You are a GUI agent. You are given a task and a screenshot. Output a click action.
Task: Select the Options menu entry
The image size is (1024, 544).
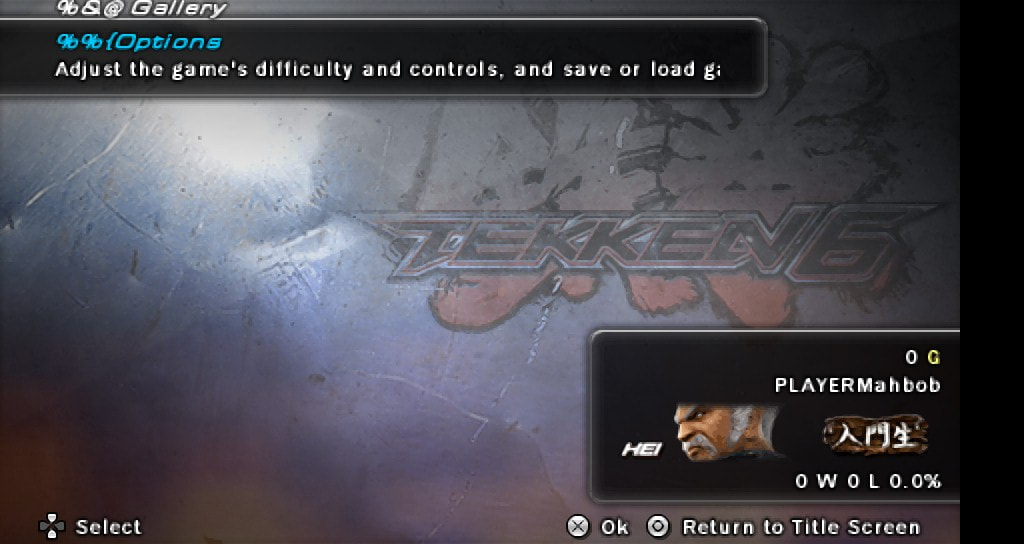(140, 42)
